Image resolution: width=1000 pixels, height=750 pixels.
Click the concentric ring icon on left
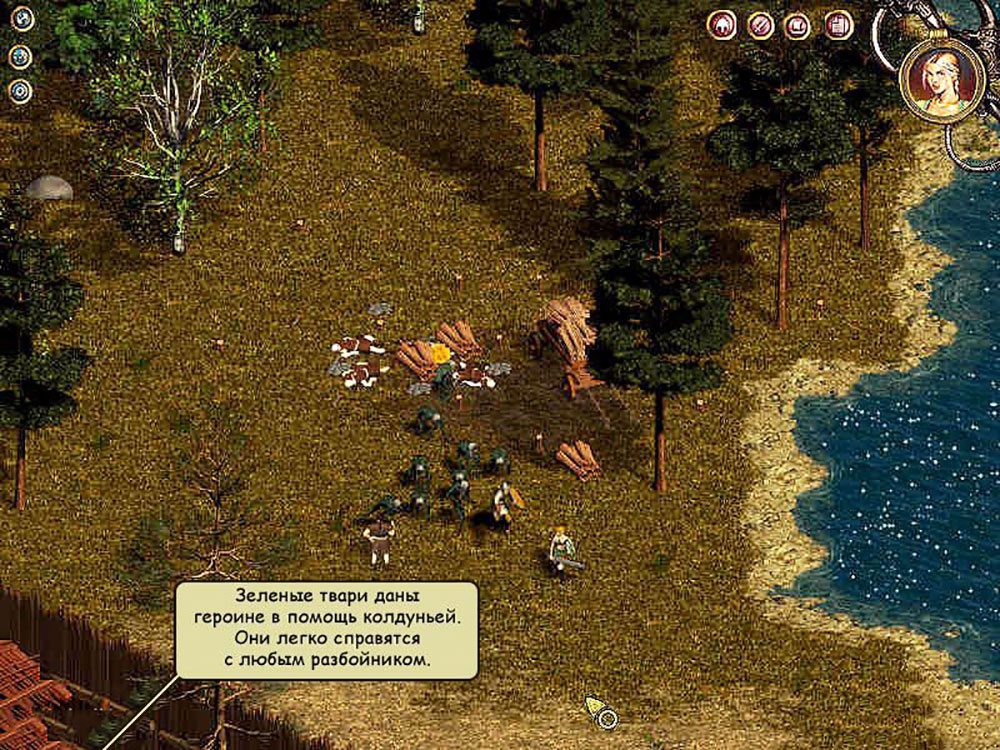pyautogui.click(x=20, y=91)
